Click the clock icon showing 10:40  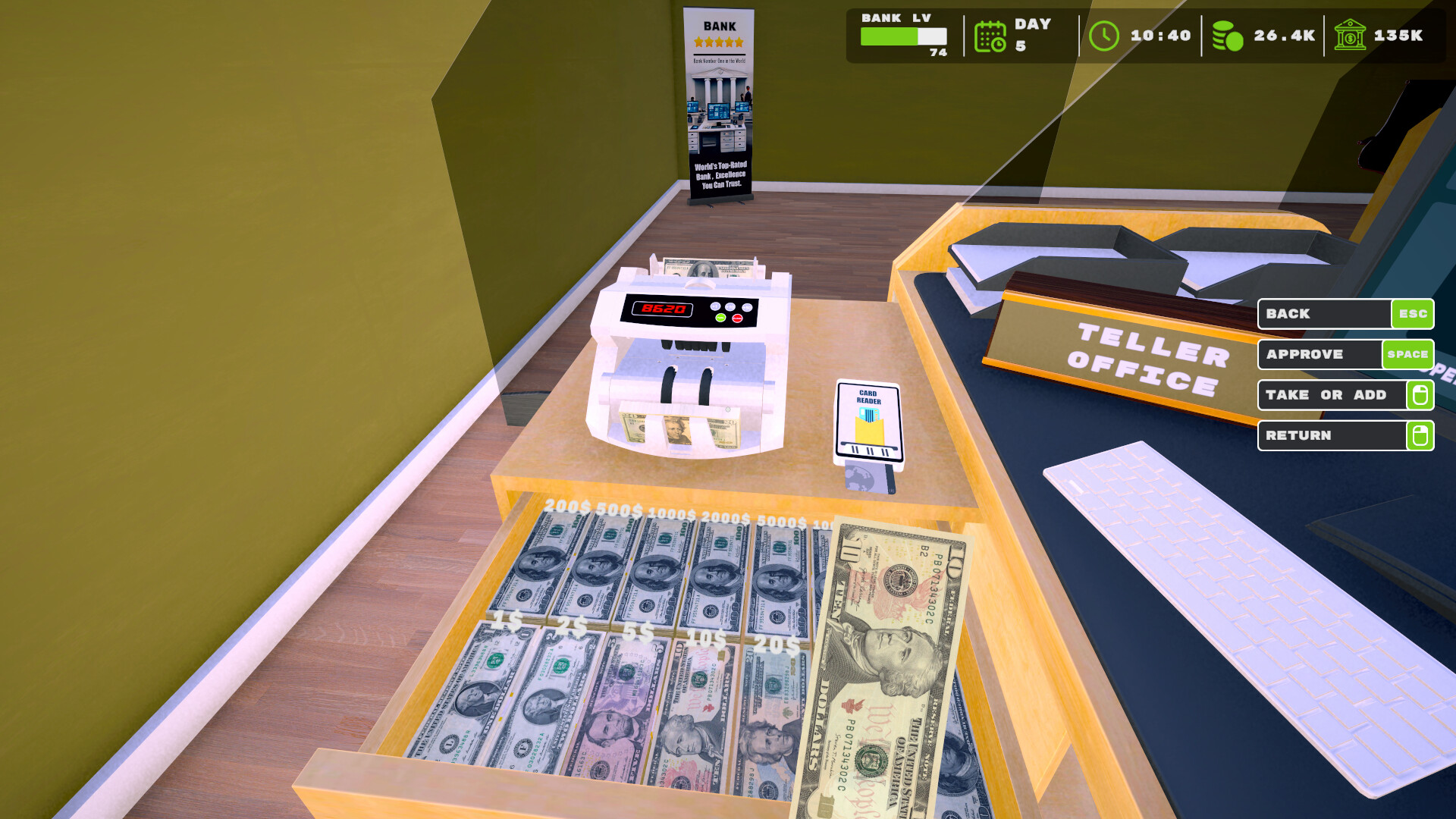pyautogui.click(x=1104, y=34)
